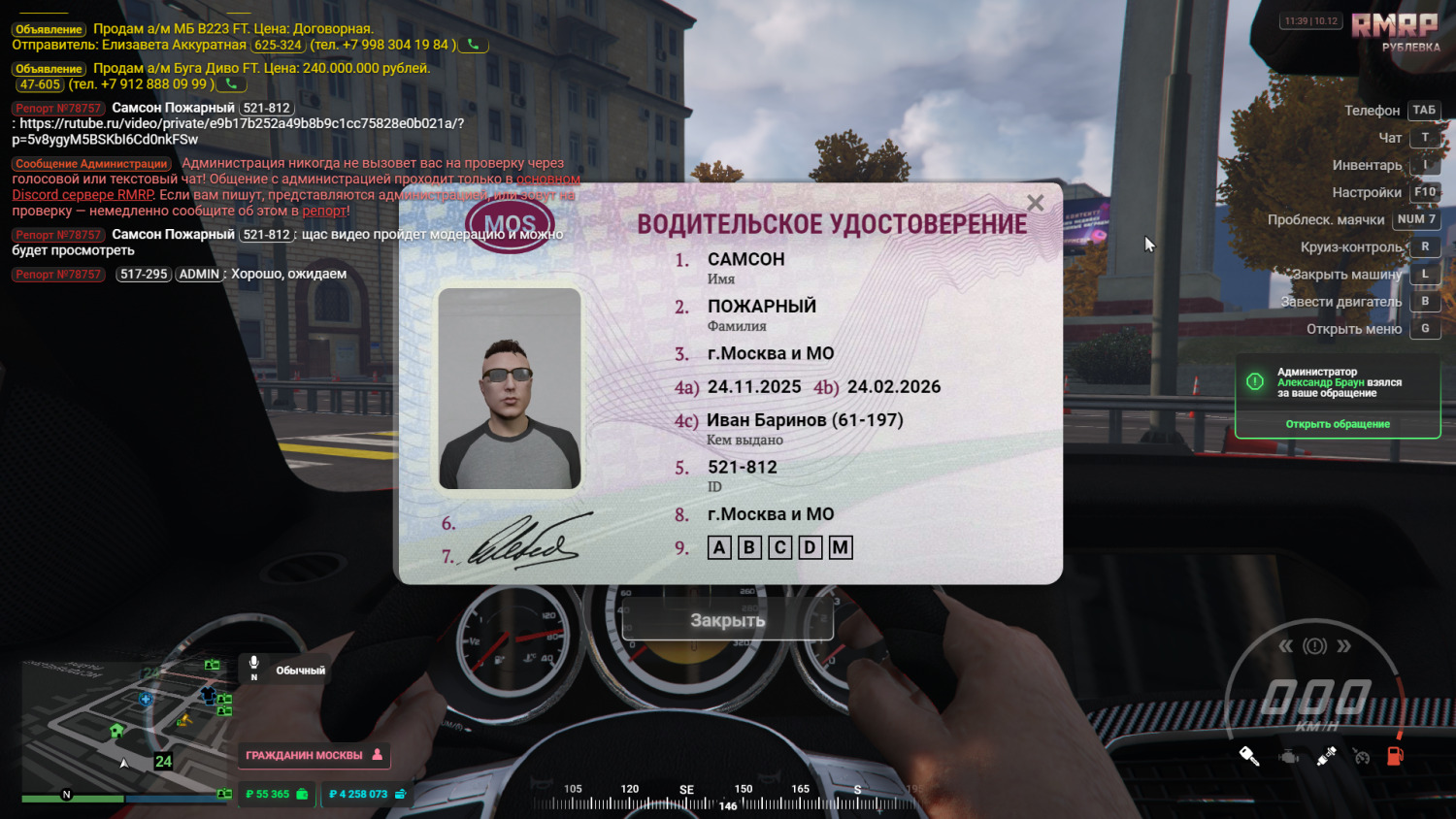Select the bank balance ₽ 4 258 073
This screenshot has width=1456, height=819.
(367, 794)
